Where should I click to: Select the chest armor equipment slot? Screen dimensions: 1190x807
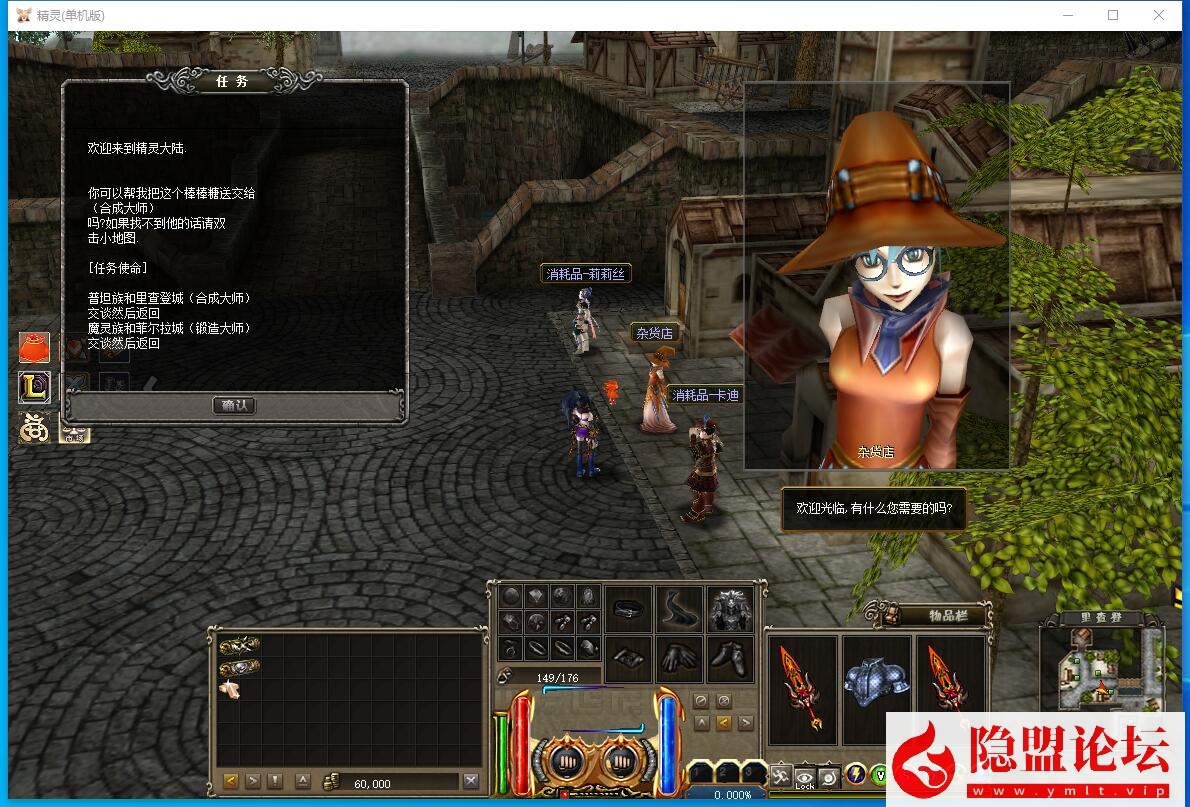point(730,609)
